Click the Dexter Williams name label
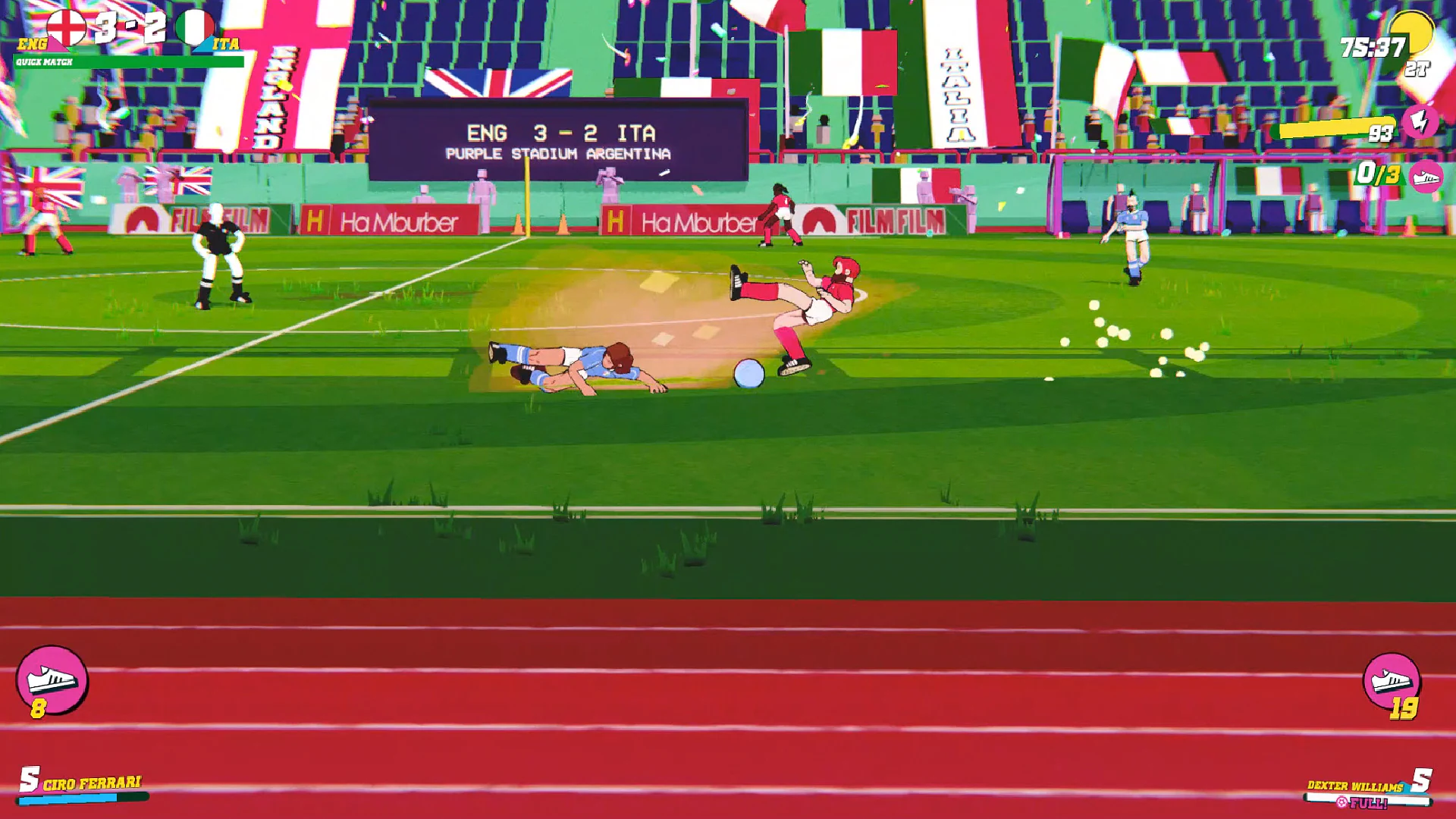 click(x=1354, y=786)
